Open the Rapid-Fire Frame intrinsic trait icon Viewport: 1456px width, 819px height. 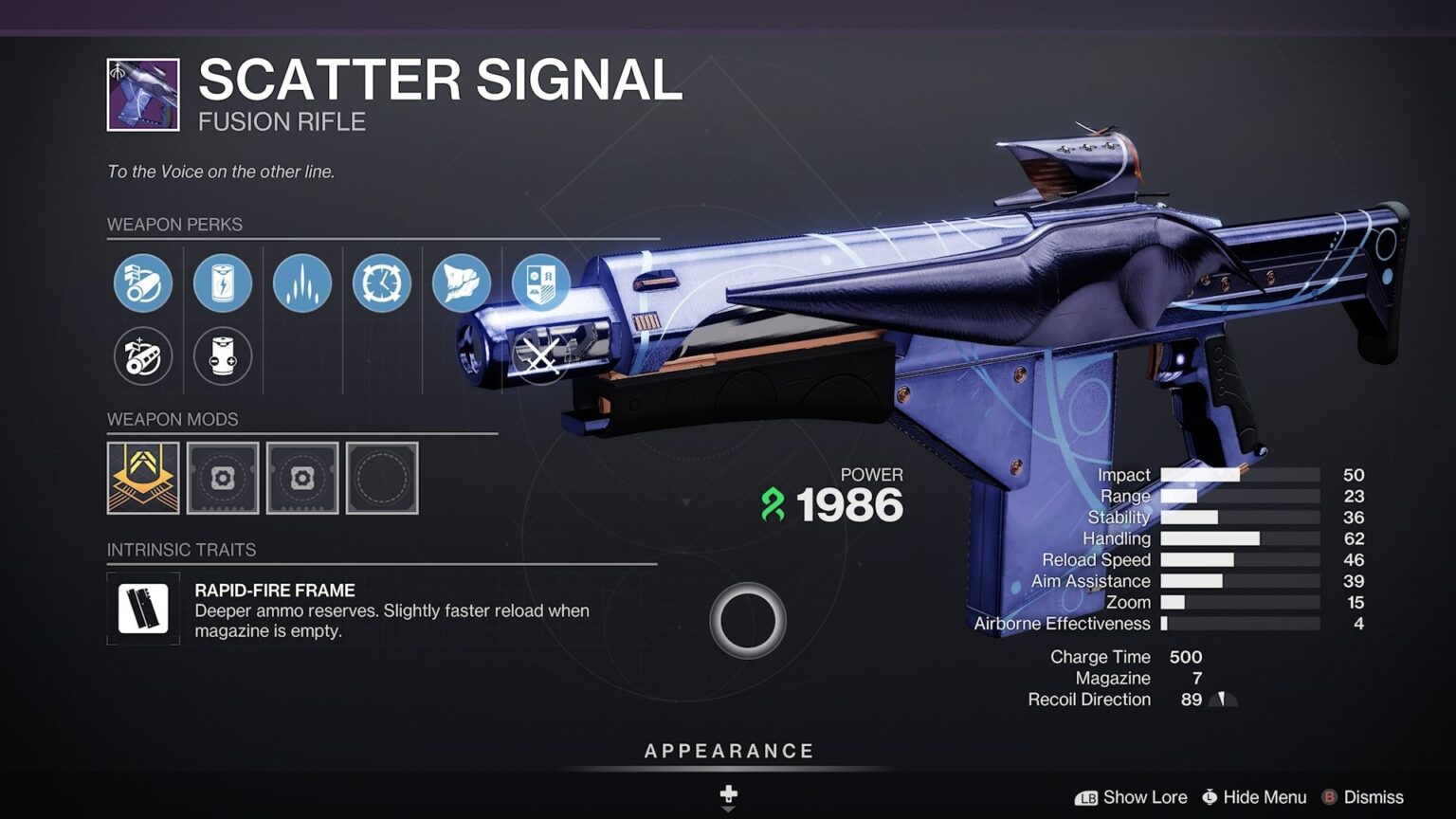tap(142, 608)
